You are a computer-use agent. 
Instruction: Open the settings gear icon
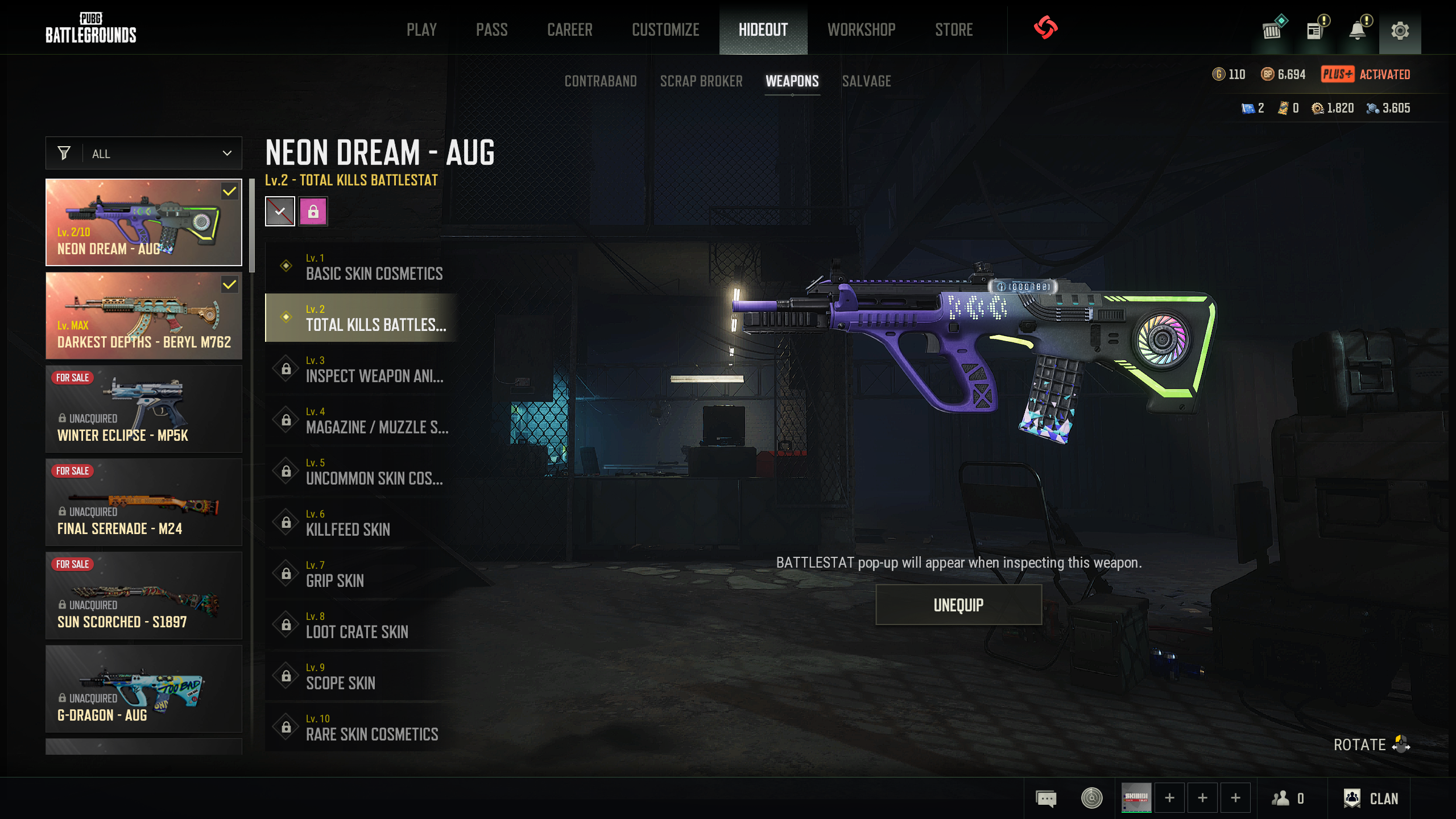click(x=1400, y=30)
